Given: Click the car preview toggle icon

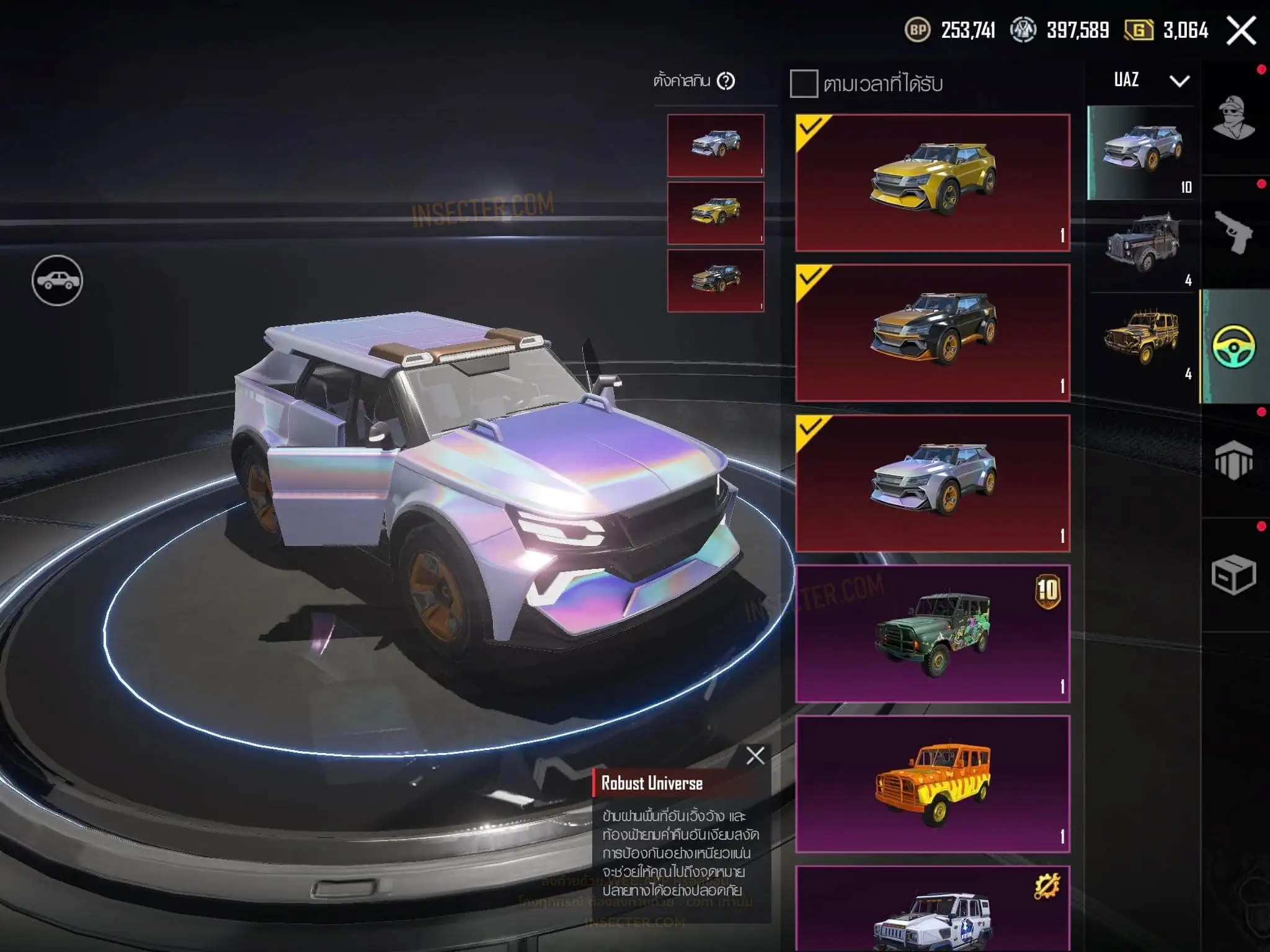Looking at the screenshot, I should 57,281.
